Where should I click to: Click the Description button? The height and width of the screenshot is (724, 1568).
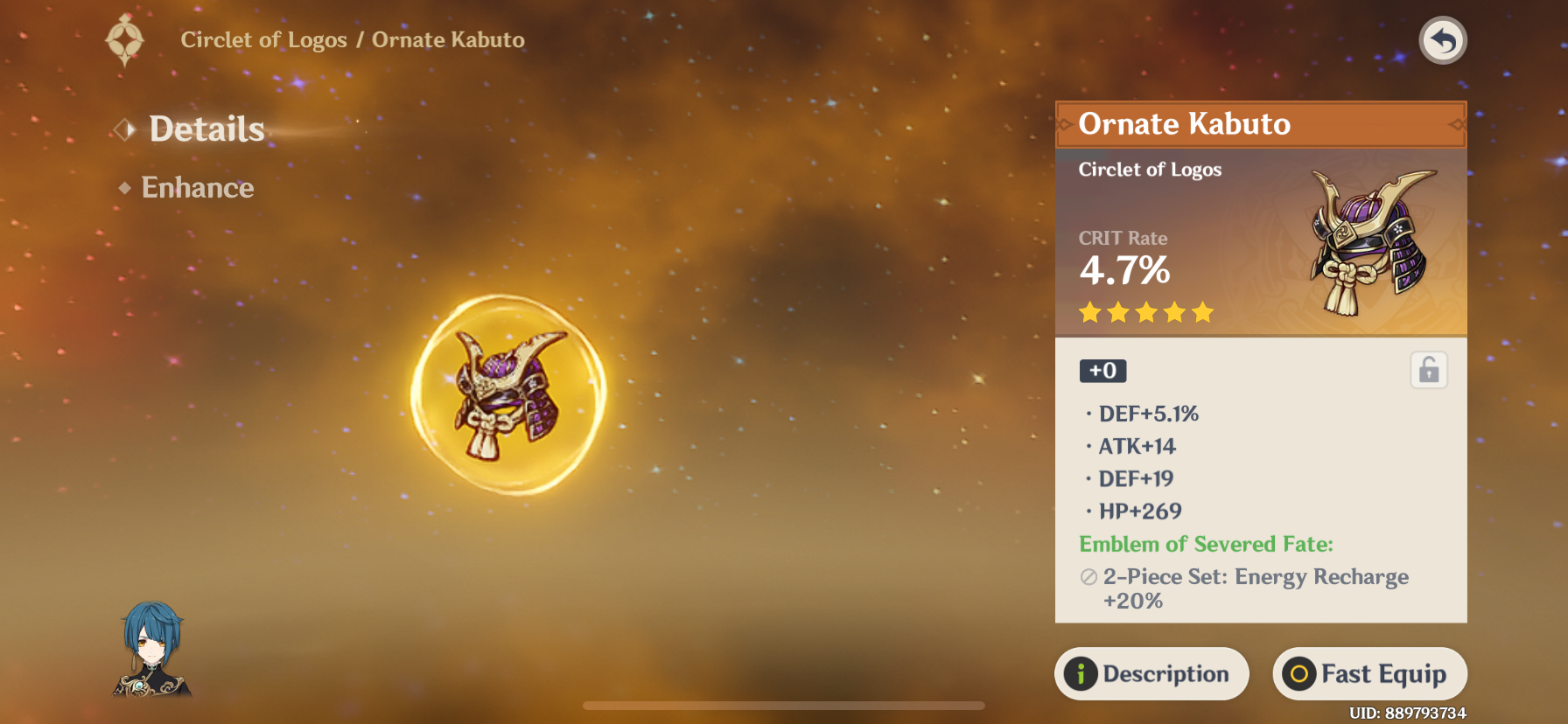pyautogui.click(x=1151, y=673)
